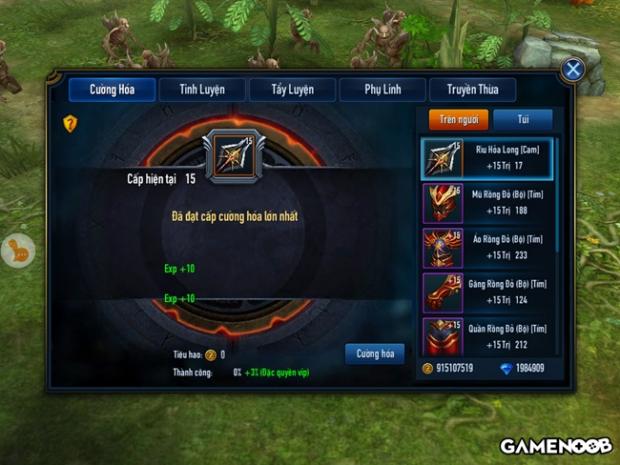Open the question mark help icon
The image size is (620, 465).
pyautogui.click(x=70, y=123)
